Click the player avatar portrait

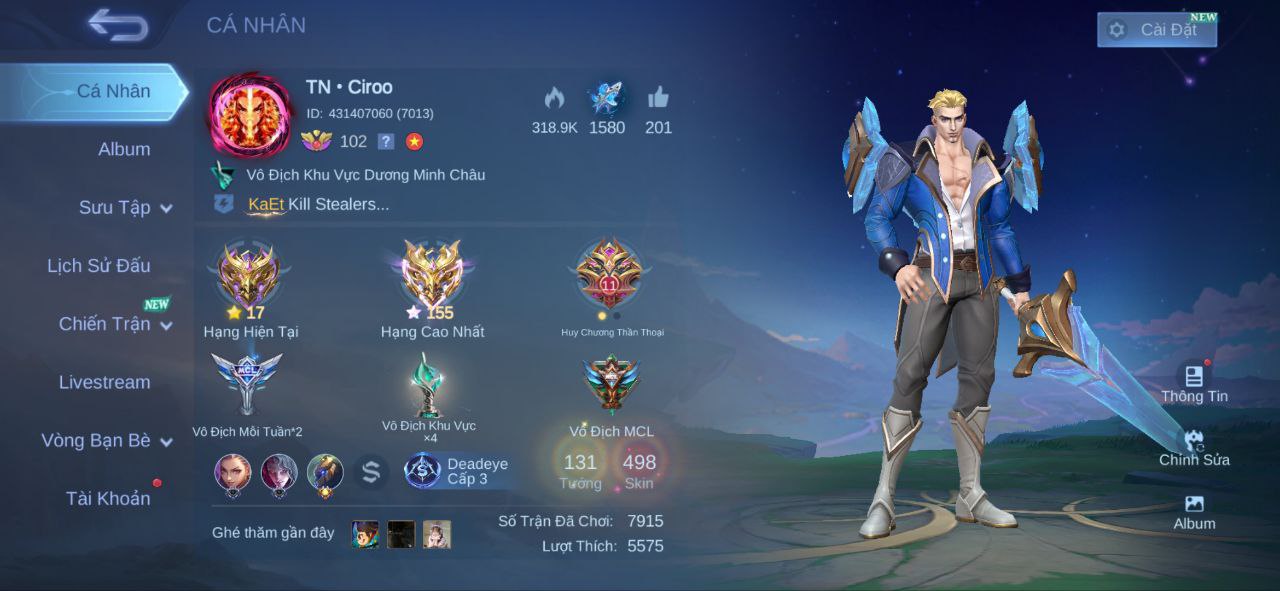click(250, 114)
